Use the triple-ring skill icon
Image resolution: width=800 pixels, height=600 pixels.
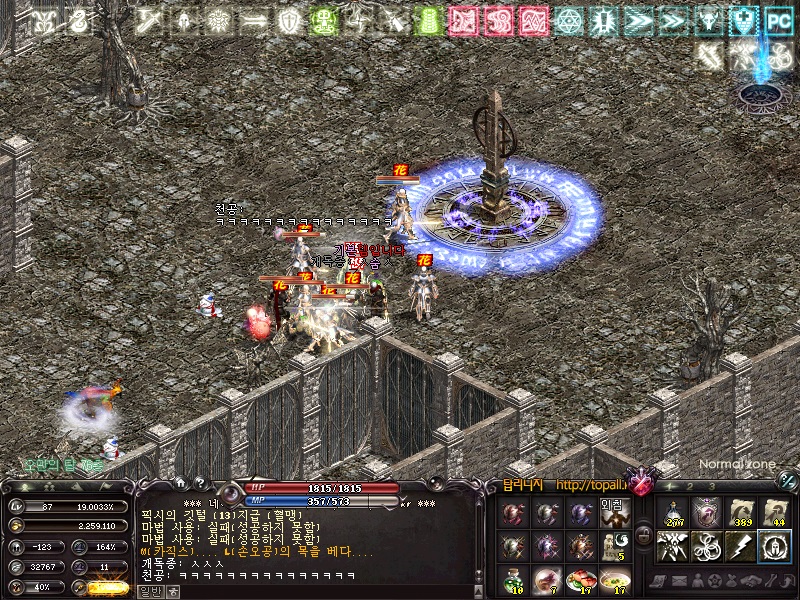(x=707, y=546)
